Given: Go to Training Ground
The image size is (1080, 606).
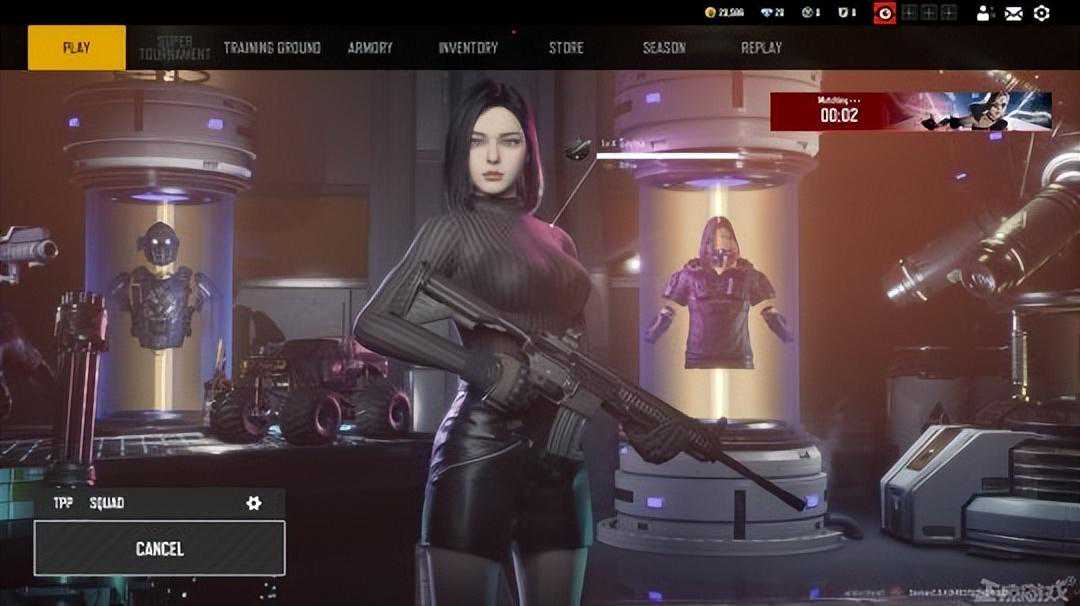Looking at the screenshot, I should (x=272, y=48).
